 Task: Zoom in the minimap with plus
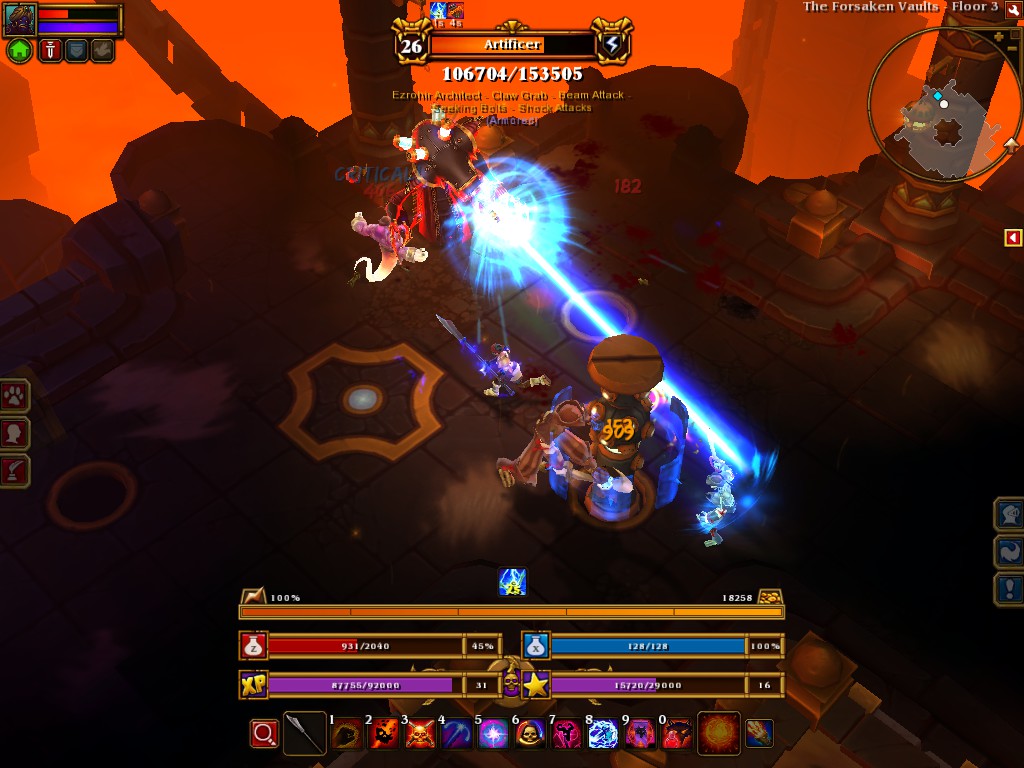point(998,37)
